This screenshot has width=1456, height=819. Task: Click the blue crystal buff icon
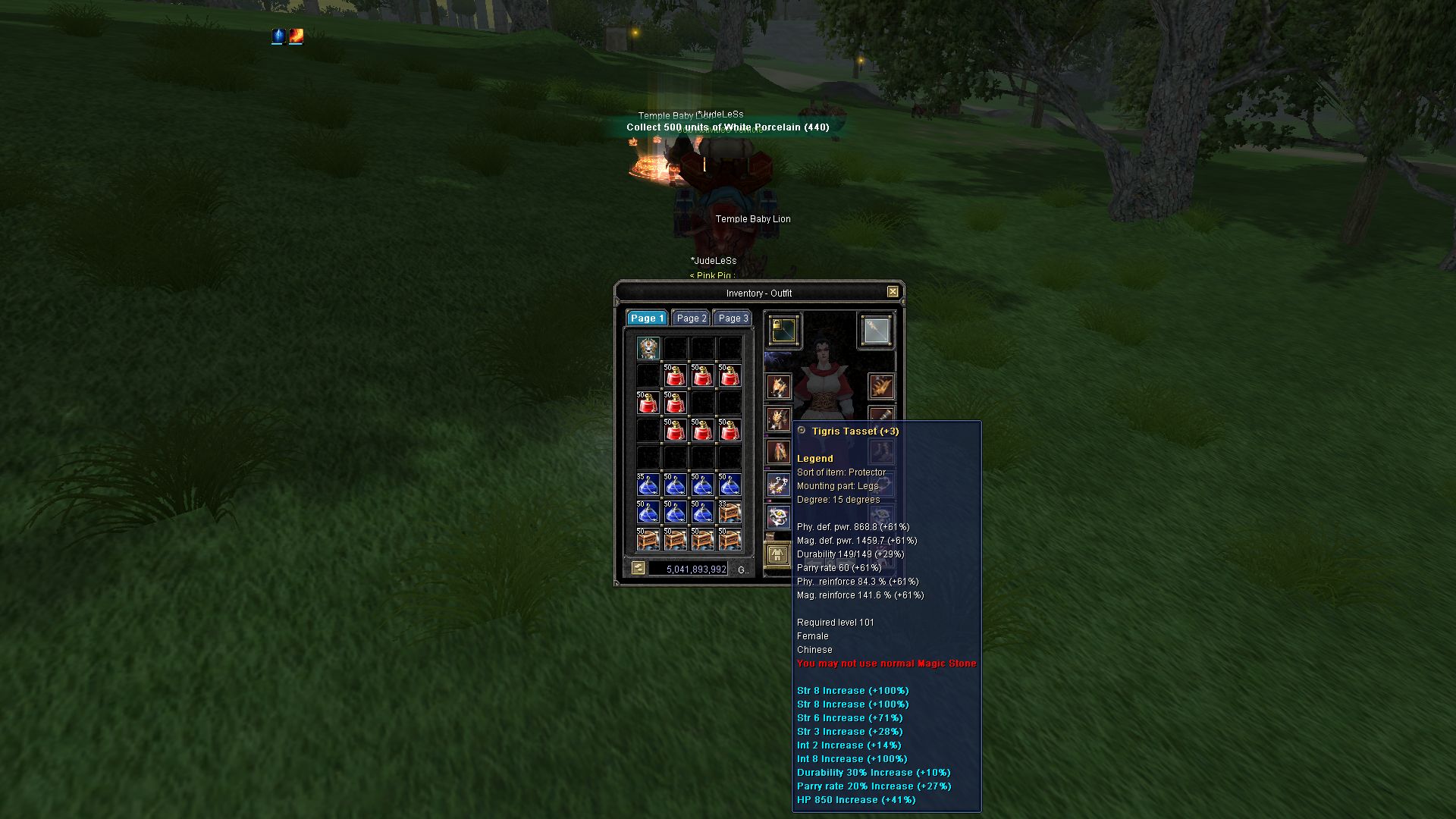tap(278, 36)
